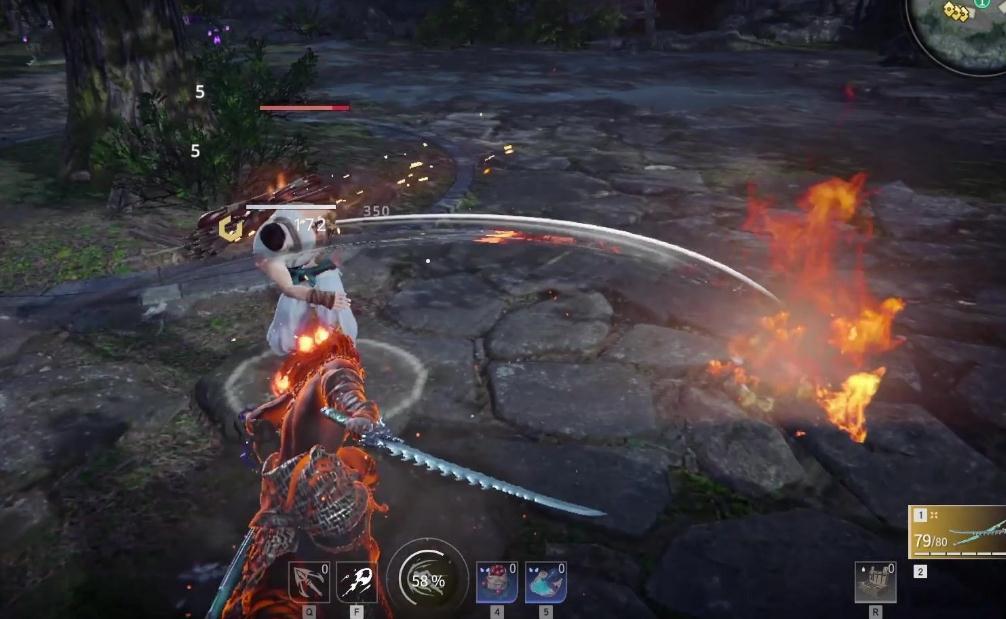Select the golden weapon slot showing 79/80

click(x=957, y=533)
